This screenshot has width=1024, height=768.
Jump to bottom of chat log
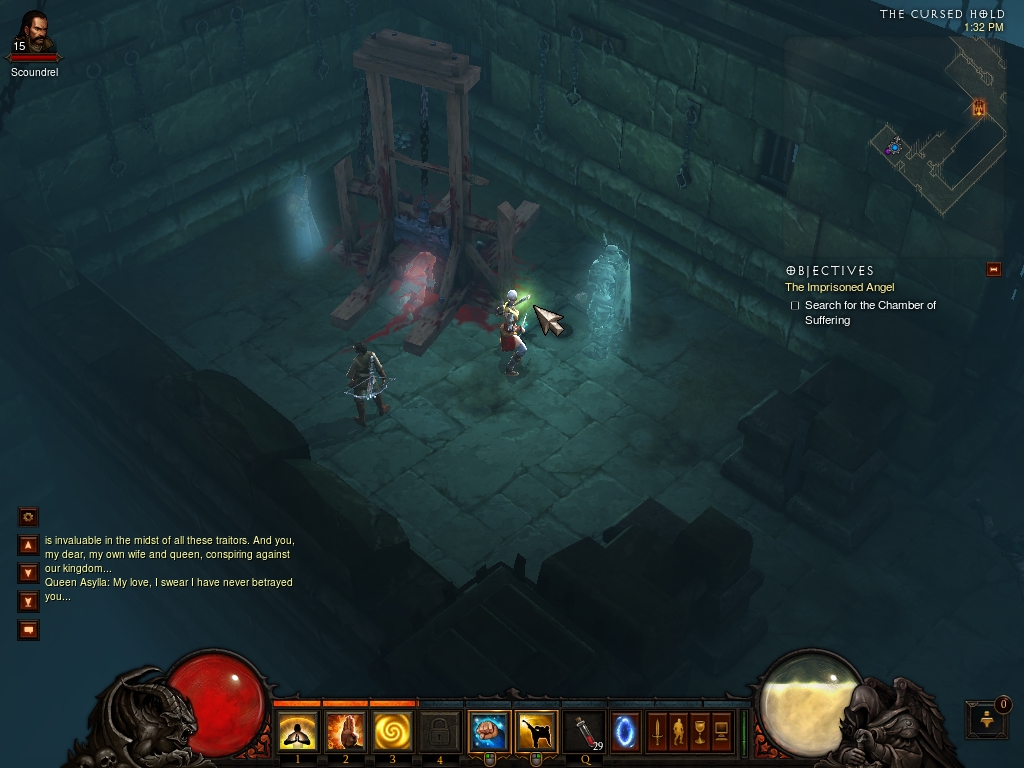click(x=29, y=601)
